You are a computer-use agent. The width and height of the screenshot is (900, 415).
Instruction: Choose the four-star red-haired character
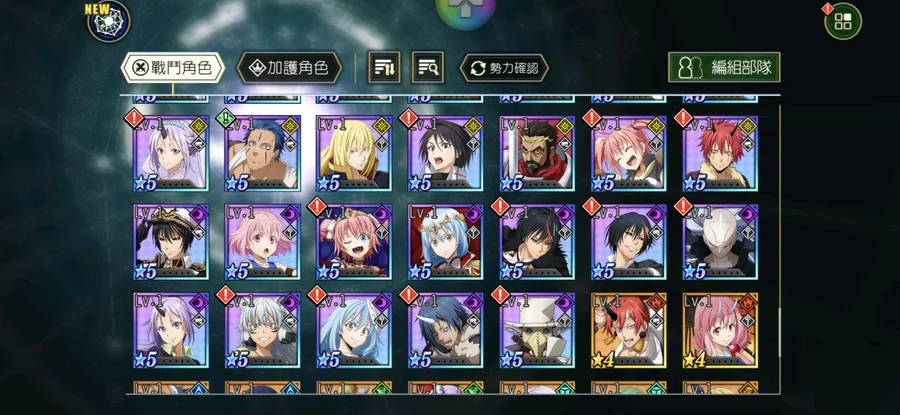[x=629, y=329]
